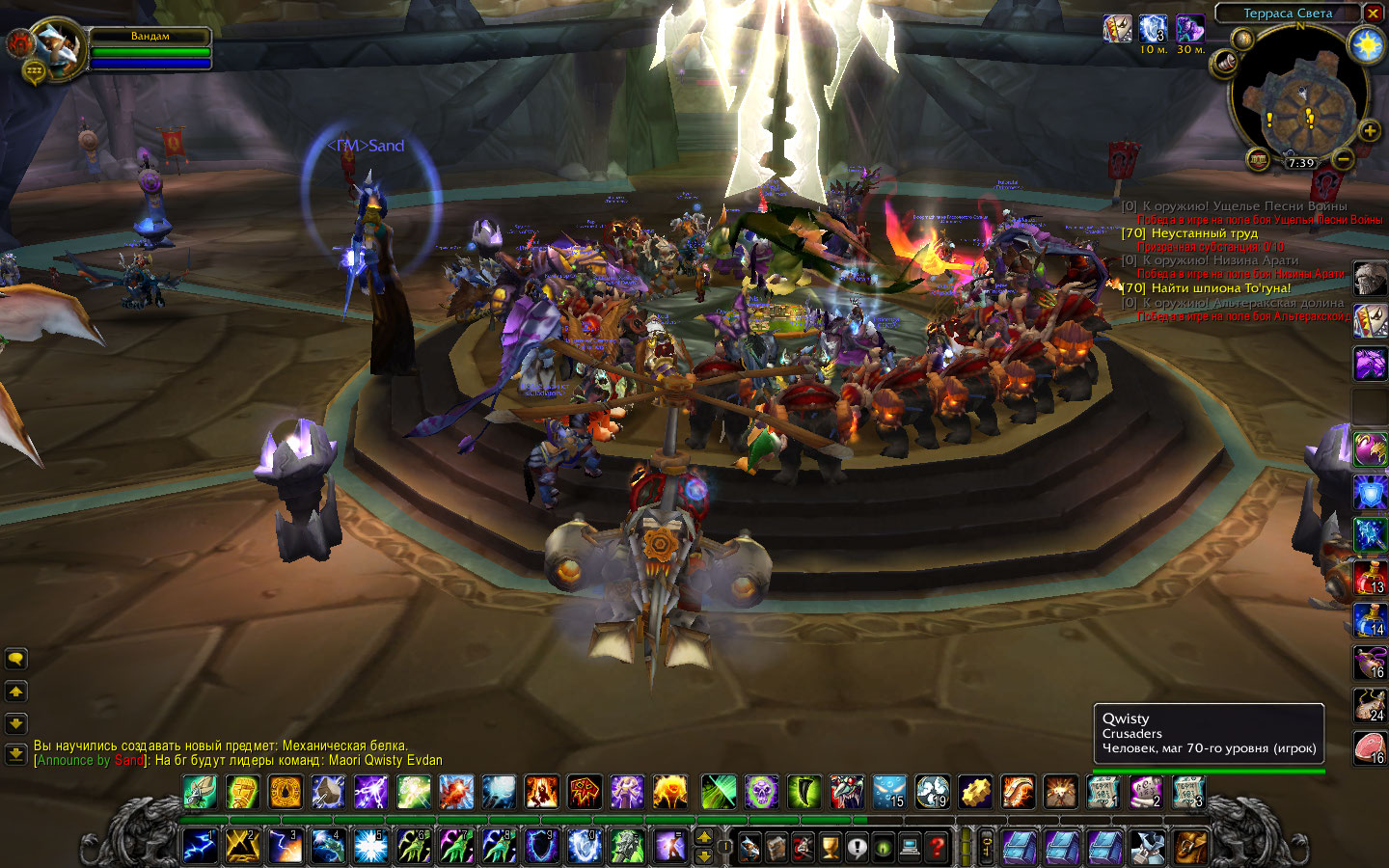Open the gold trophy achievements micro button
The height and width of the screenshot is (868, 1389).
[830, 848]
